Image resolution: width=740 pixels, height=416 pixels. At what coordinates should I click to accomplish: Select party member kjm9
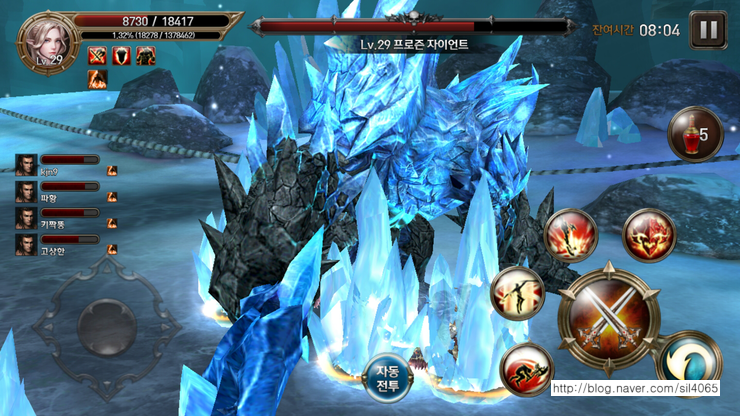[26, 165]
